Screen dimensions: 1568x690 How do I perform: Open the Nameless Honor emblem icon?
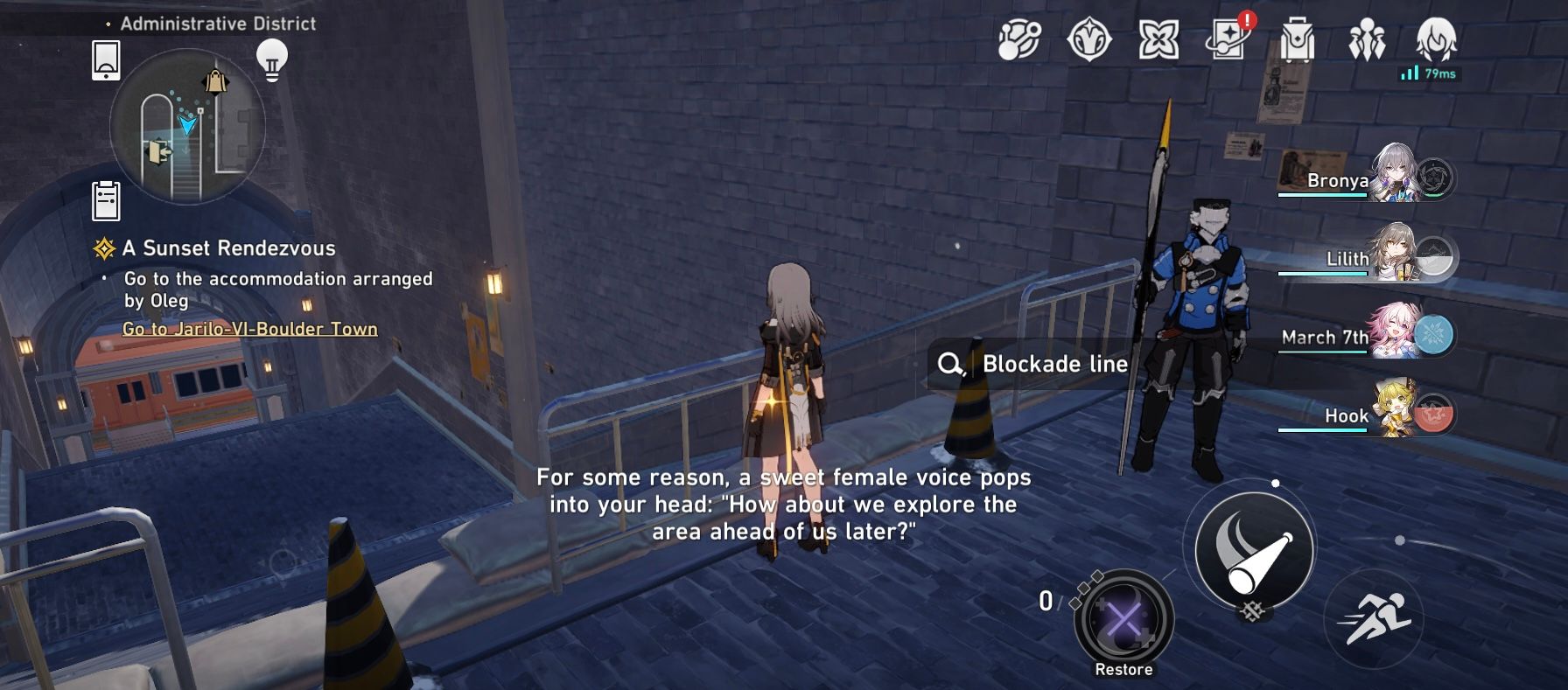click(x=1088, y=39)
